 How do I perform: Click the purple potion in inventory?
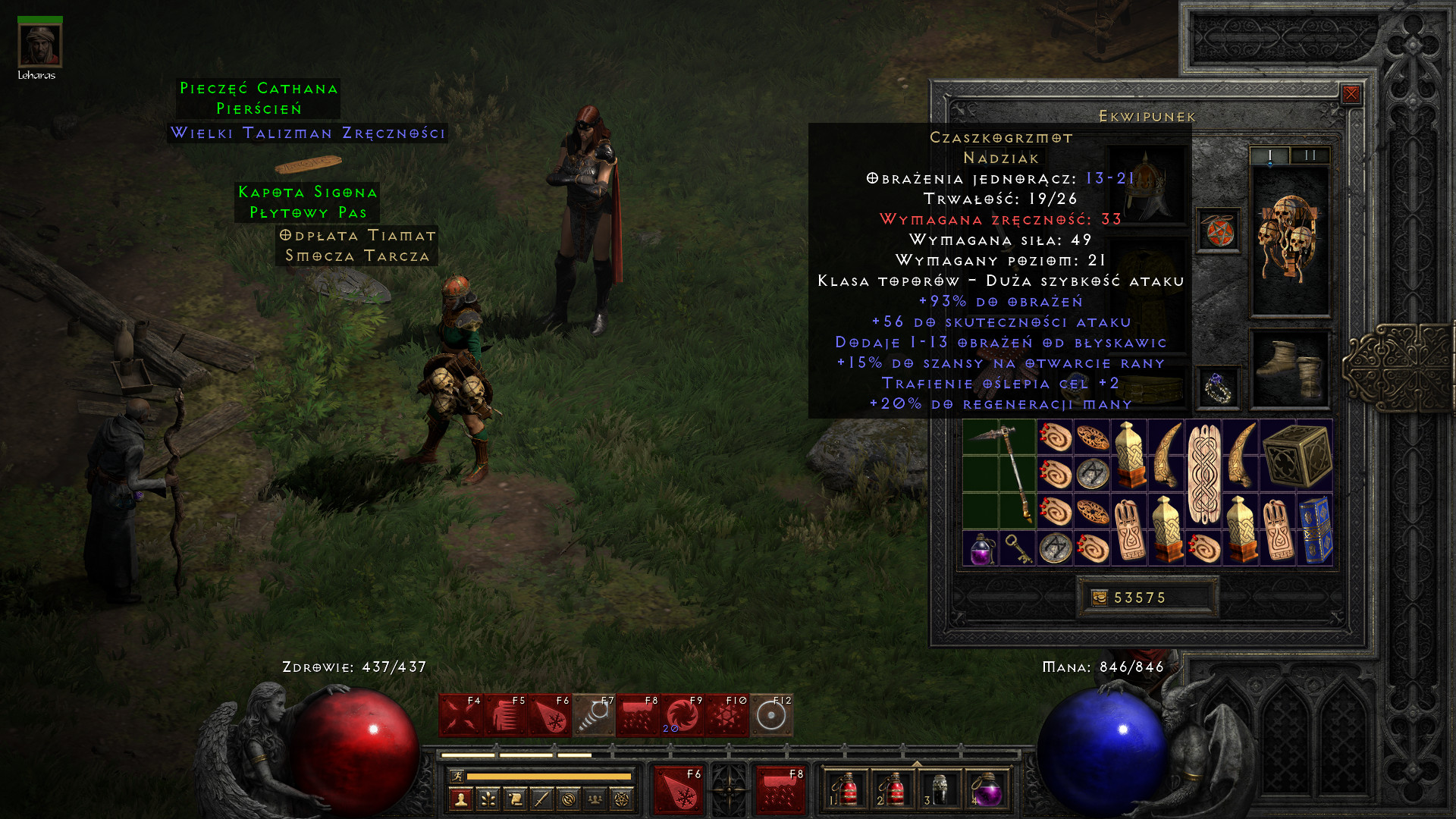981,548
